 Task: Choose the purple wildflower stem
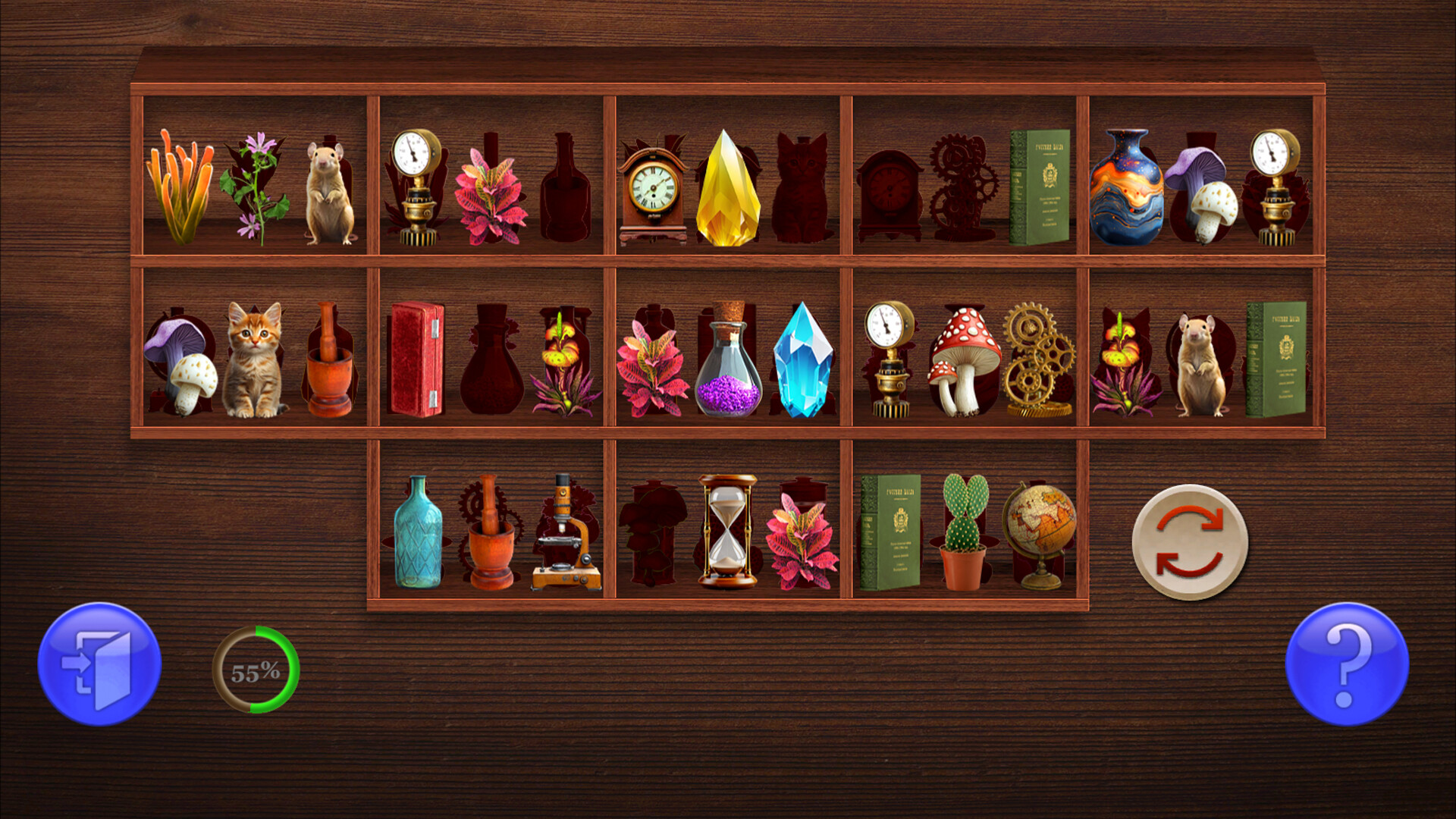255,188
